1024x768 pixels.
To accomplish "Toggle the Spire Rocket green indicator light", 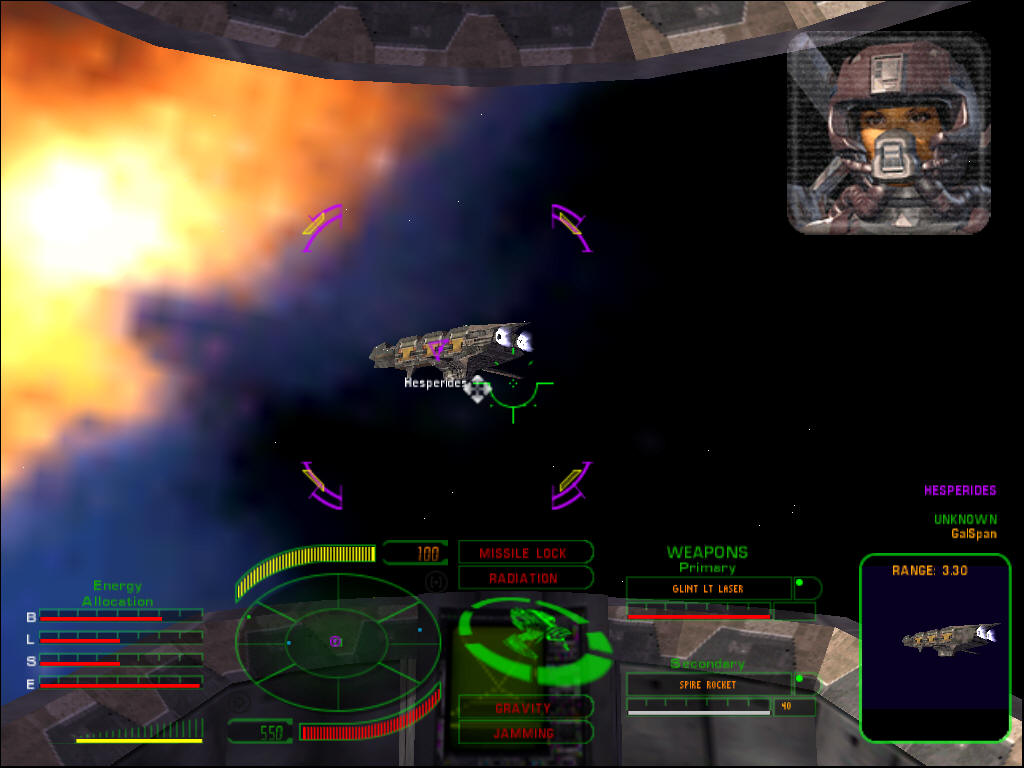I will (799, 679).
